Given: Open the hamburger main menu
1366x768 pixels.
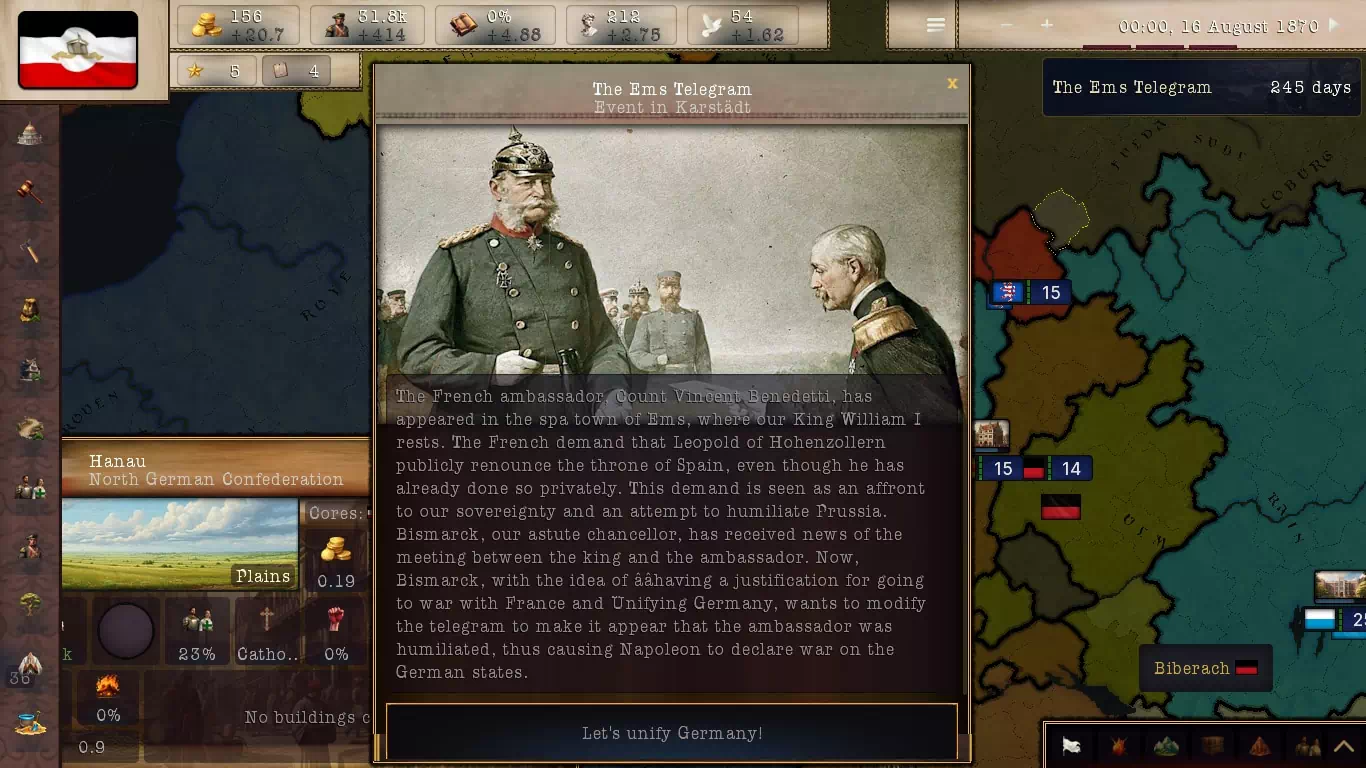Looking at the screenshot, I should [x=936, y=25].
